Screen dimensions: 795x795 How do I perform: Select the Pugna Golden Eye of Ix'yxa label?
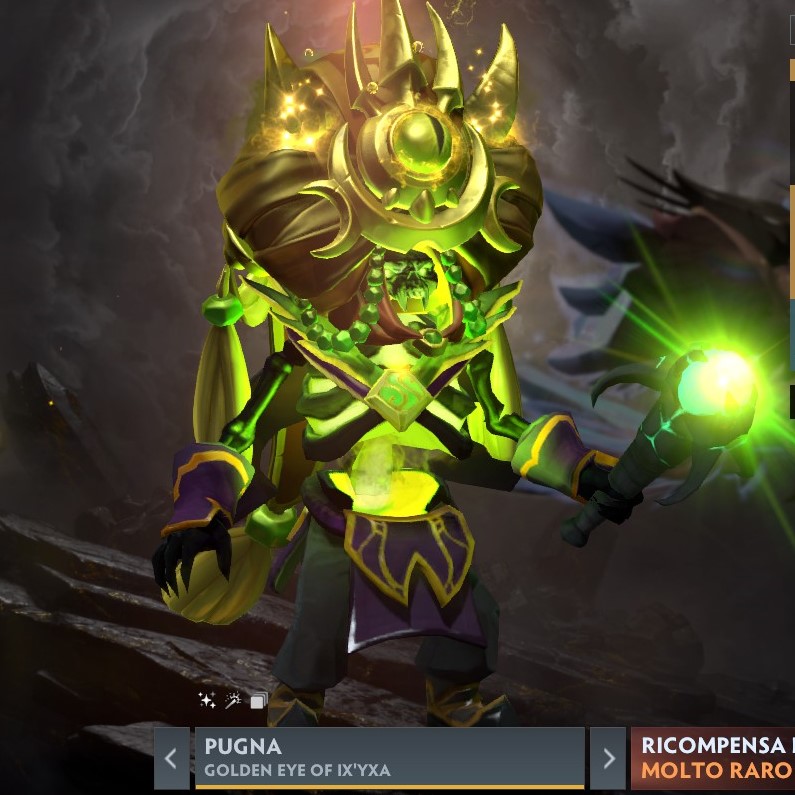tap(389, 758)
